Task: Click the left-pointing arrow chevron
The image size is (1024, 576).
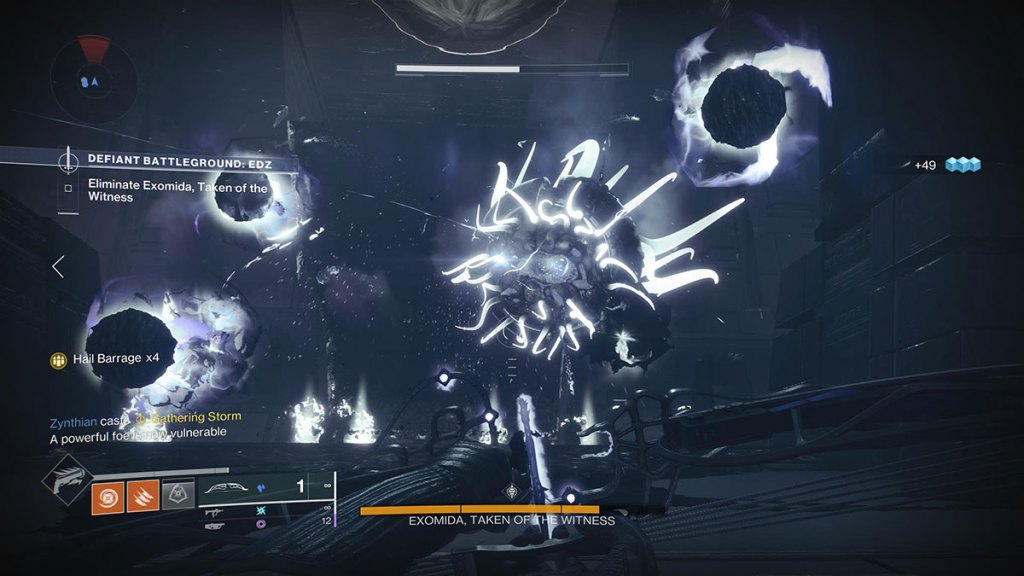Action: click(x=58, y=266)
